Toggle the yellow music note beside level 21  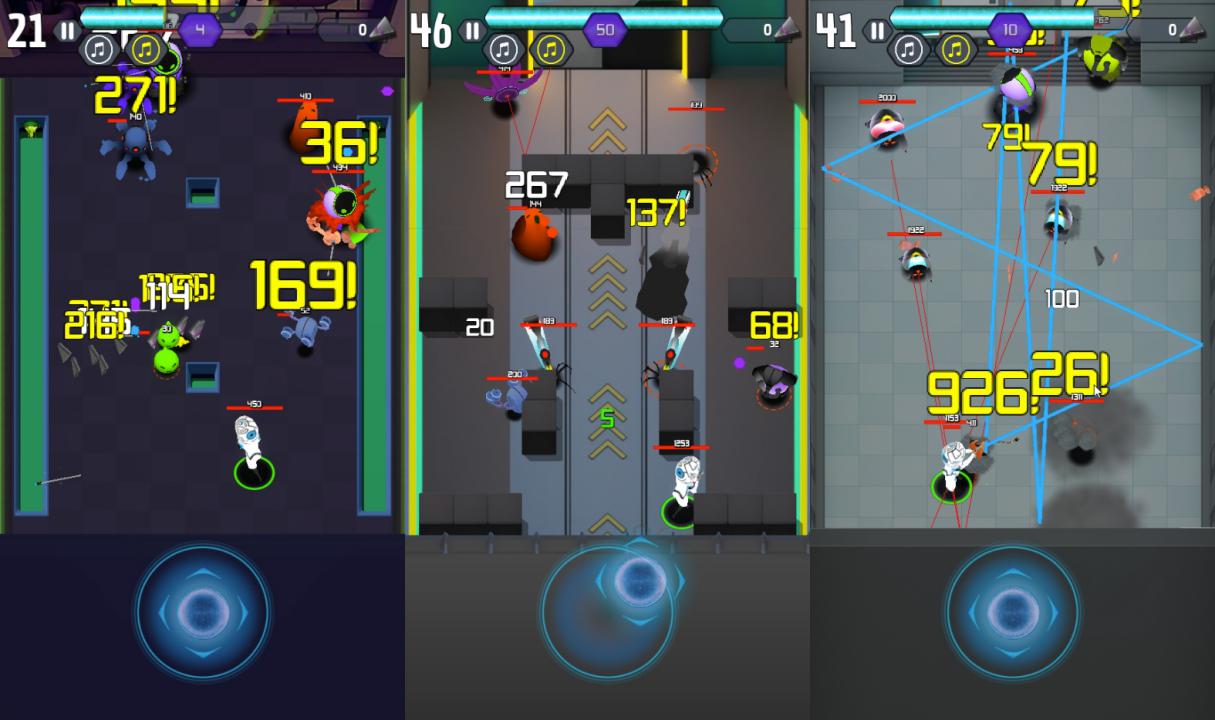point(146,49)
